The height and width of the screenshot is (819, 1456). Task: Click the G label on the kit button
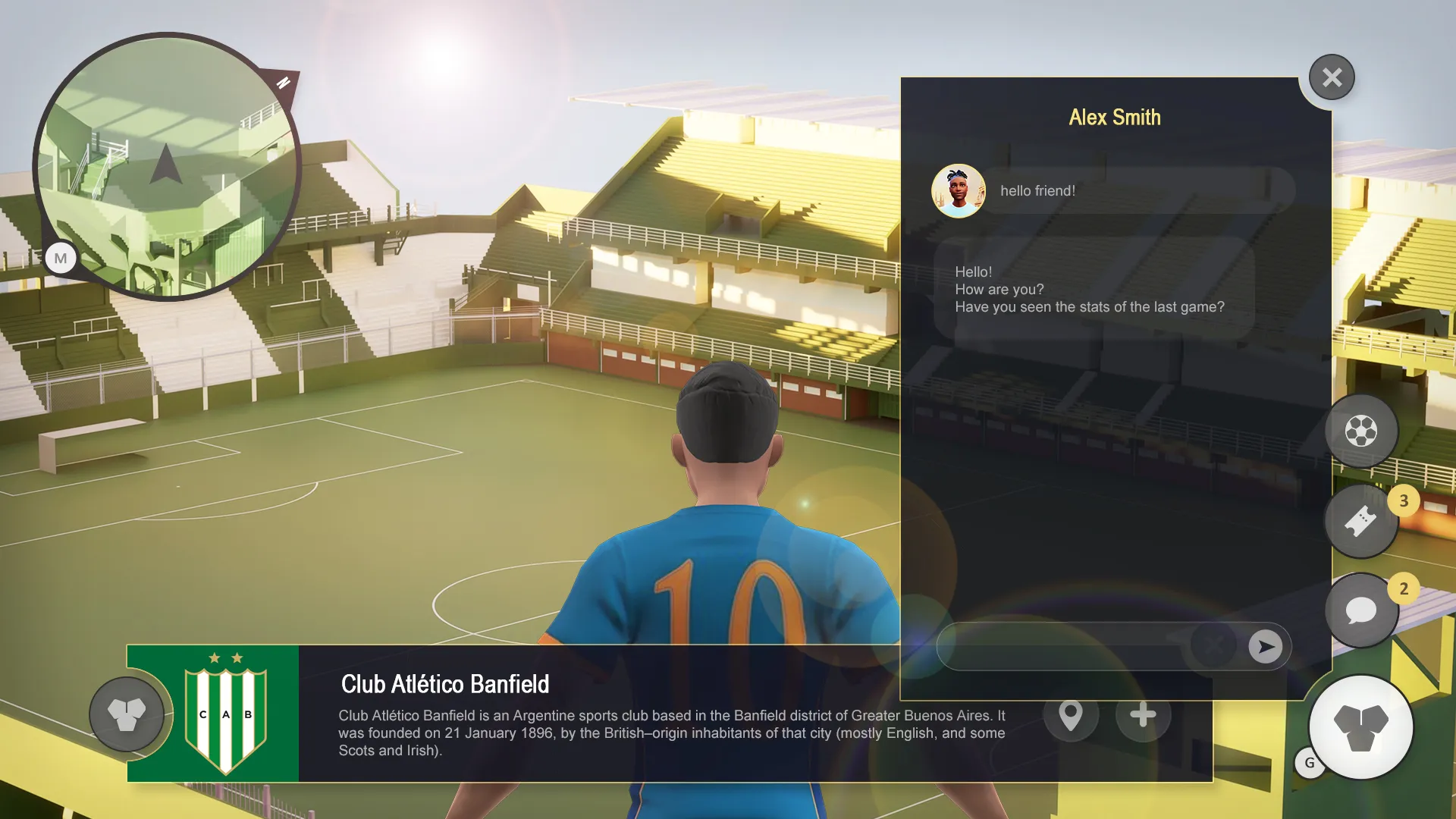pyautogui.click(x=1310, y=764)
